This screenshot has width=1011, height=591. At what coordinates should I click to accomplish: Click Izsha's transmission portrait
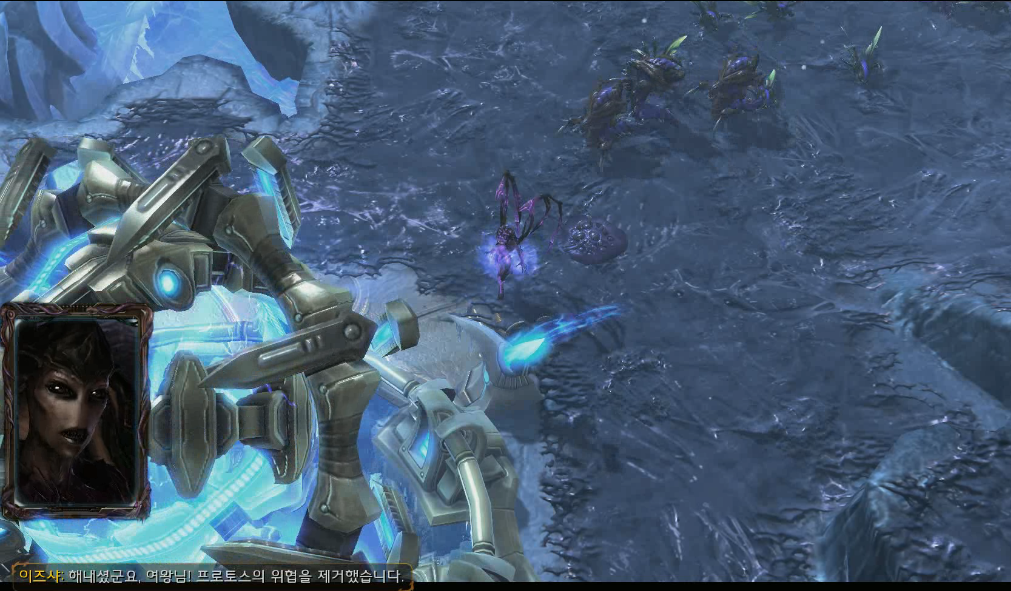pos(76,410)
